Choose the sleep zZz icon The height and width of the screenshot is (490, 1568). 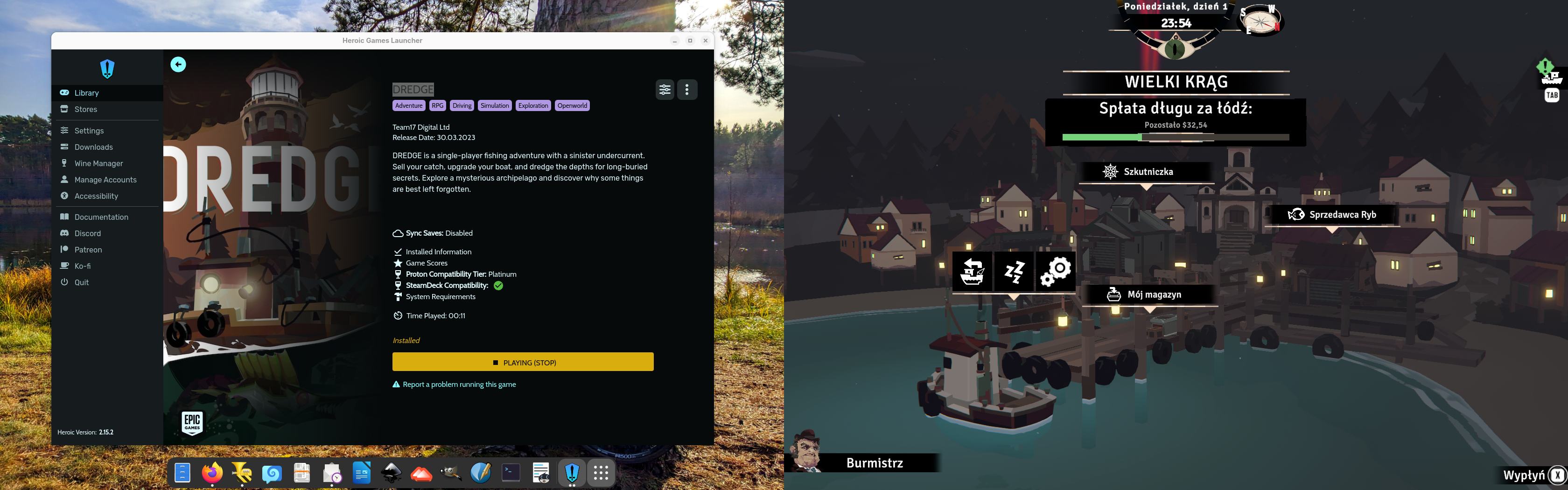click(1014, 271)
